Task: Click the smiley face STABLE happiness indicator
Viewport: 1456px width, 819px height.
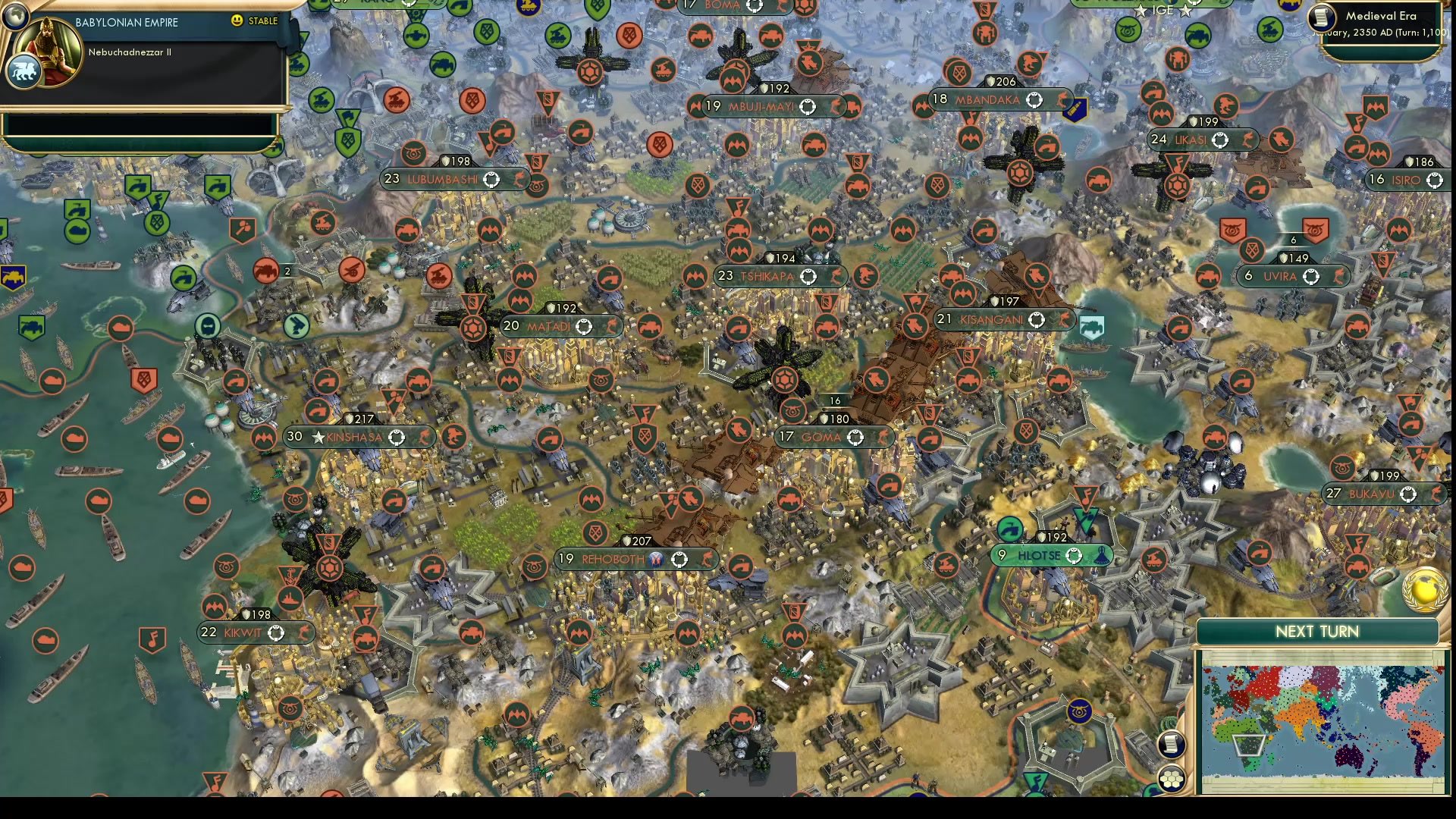Action: tap(236, 21)
